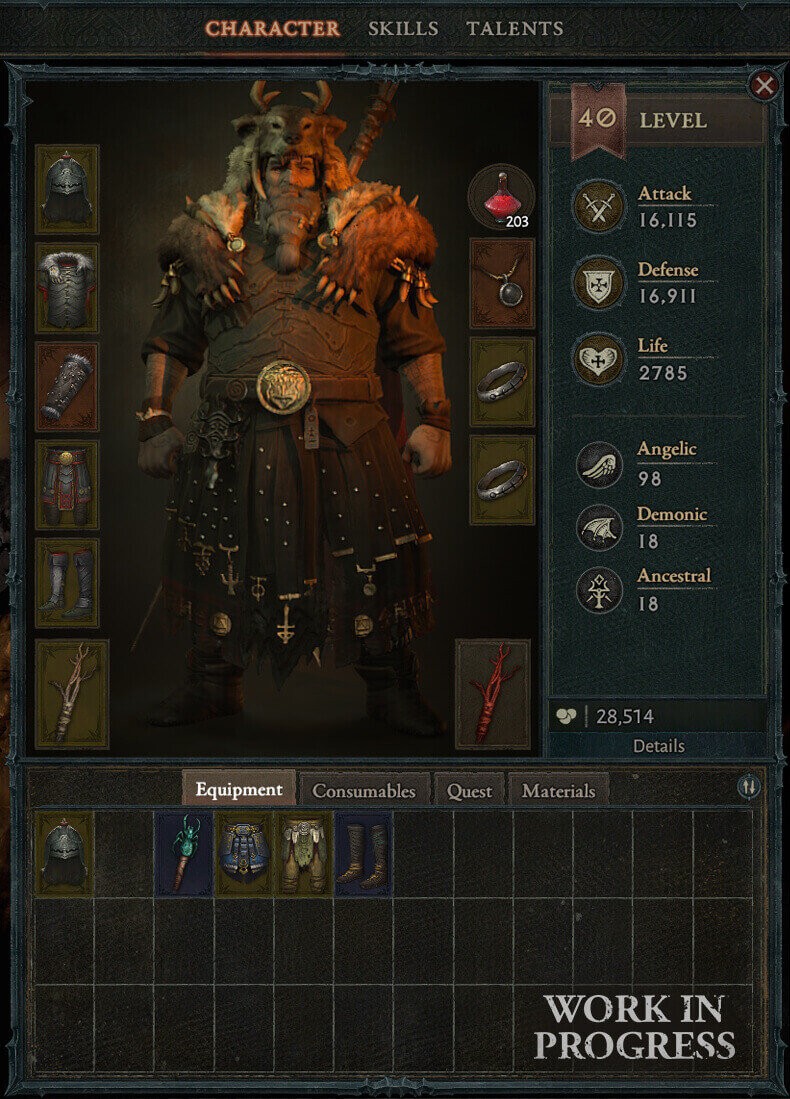Choose the equipped pants slot

click(67, 484)
